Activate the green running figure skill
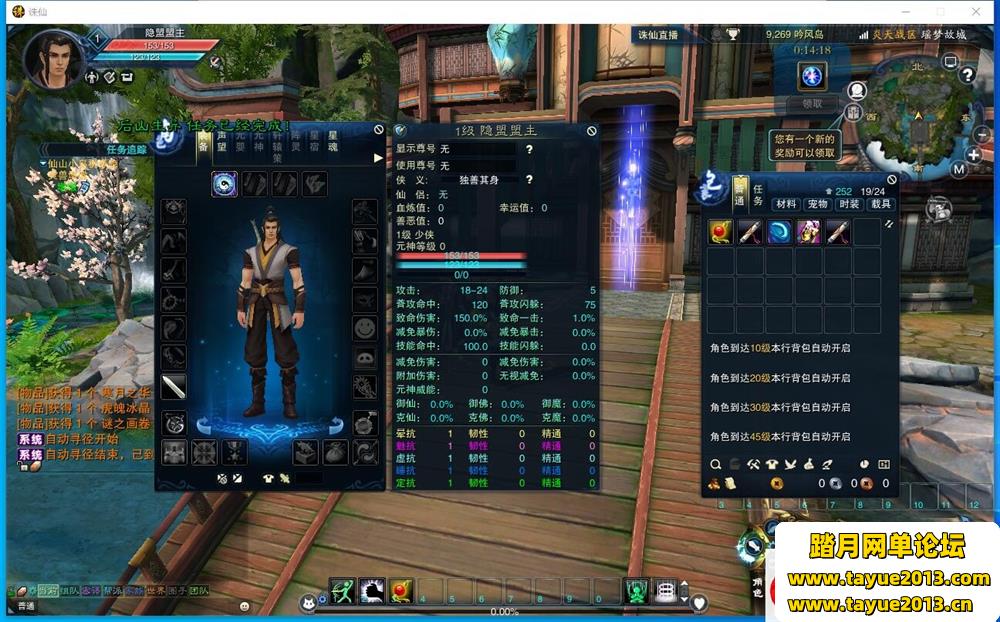The image size is (1000, 622). (x=343, y=592)
